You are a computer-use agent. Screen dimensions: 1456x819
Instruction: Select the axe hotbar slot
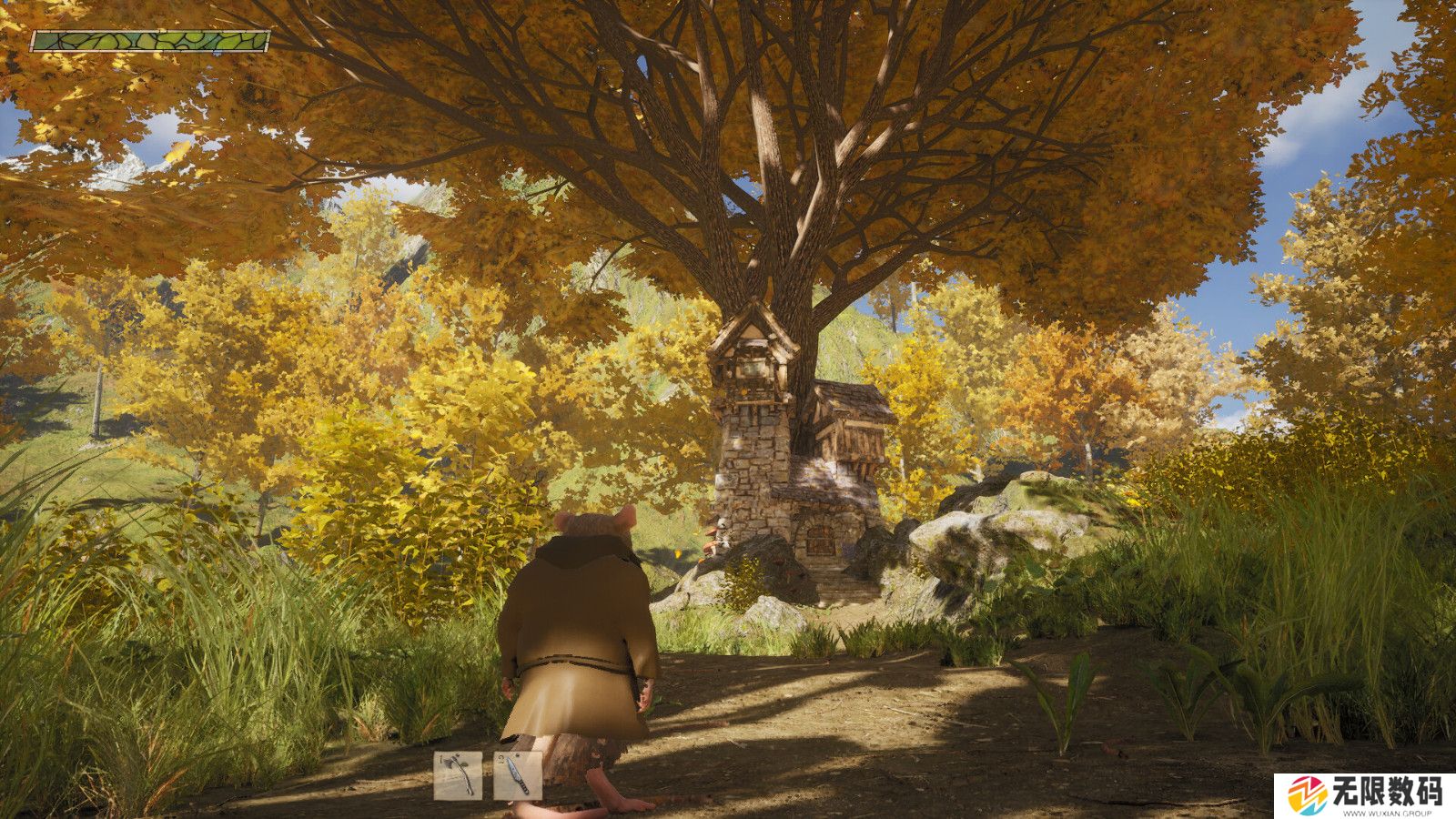point(457,775)
